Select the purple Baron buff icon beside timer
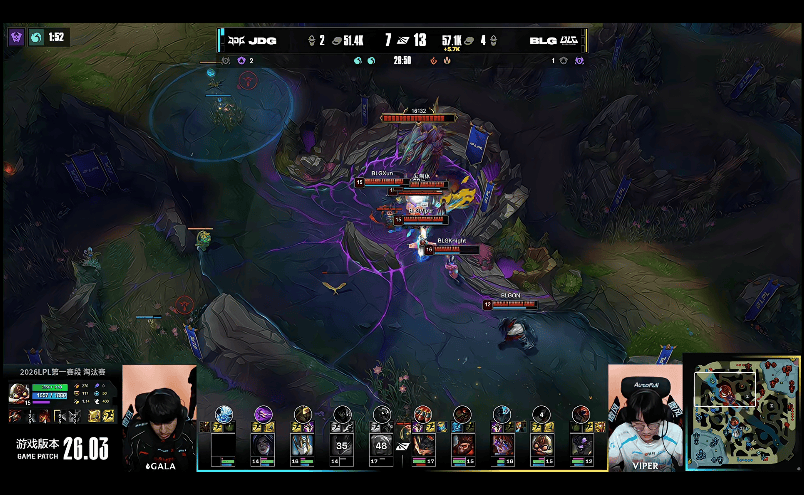Image resolution: width=804 pixels, height=495 pixels. click(x=16, y=37)
